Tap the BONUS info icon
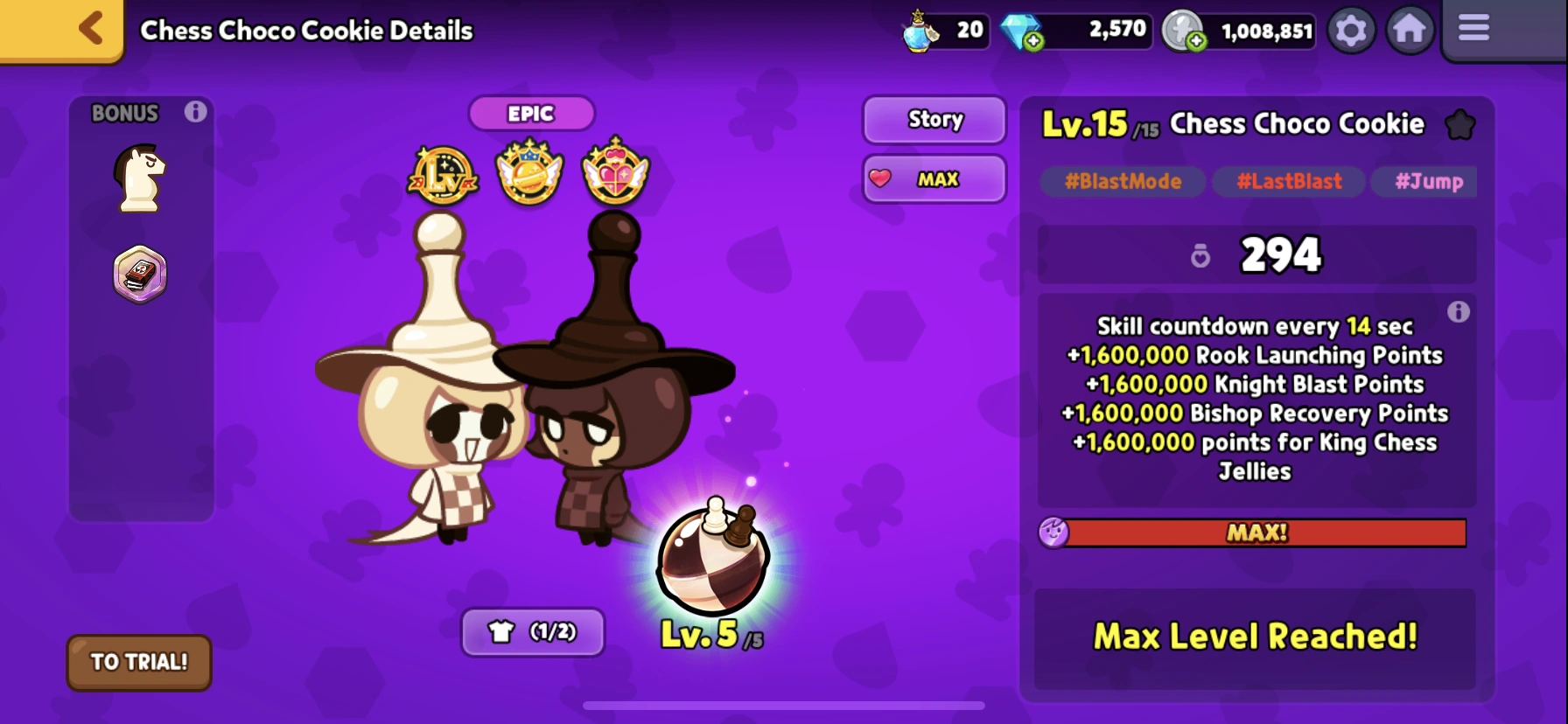1568x724 pixels. coord(197,112)
